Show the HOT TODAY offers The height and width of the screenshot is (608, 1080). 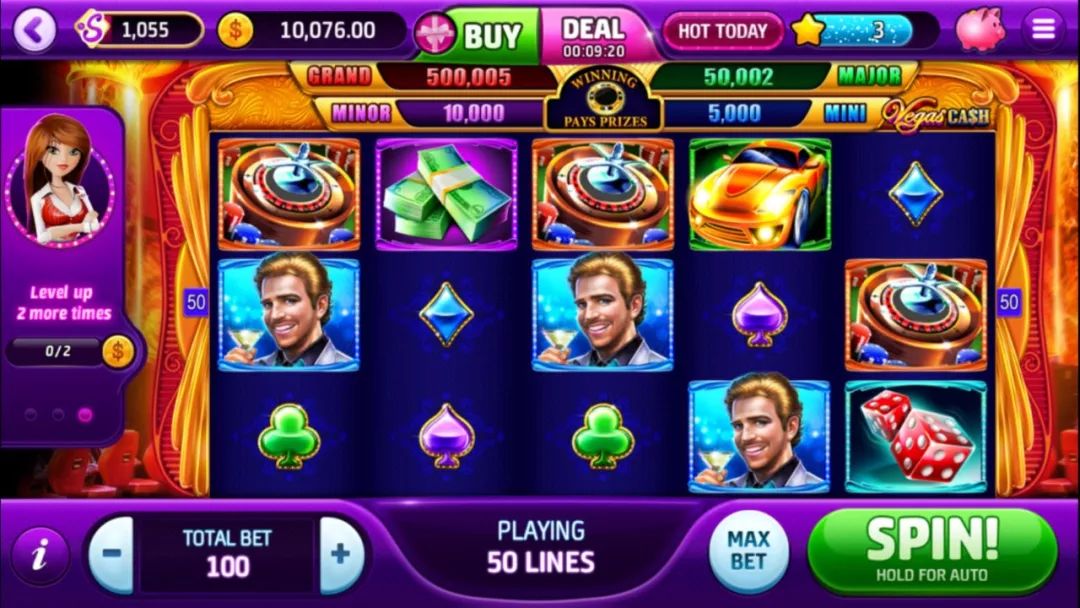(x=722, y=32)
